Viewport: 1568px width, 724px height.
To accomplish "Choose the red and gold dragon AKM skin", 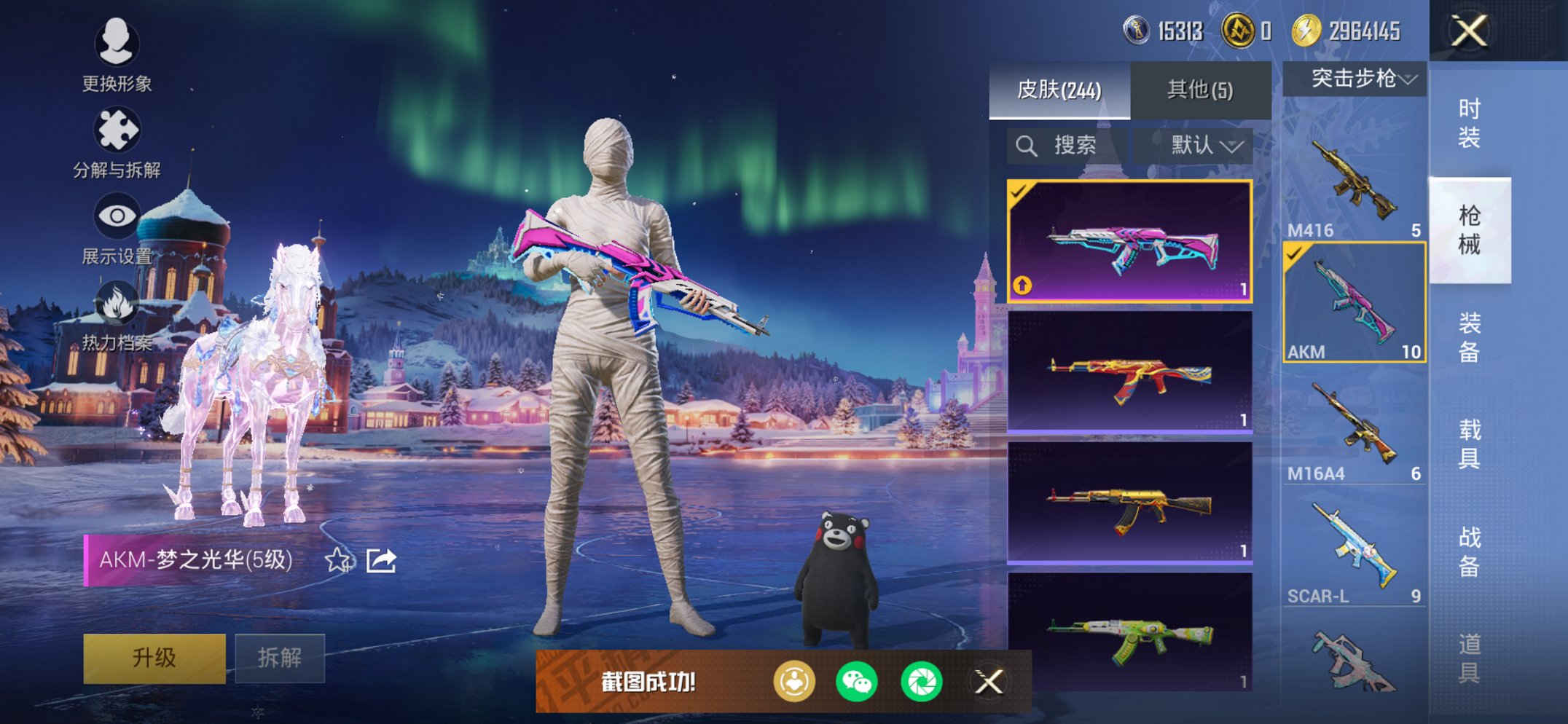I will [x=1129, y=372].
